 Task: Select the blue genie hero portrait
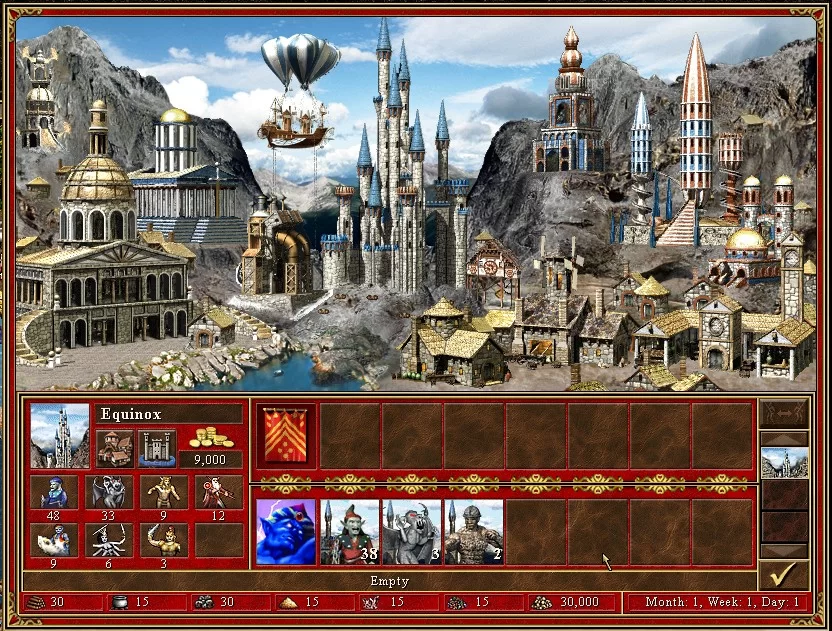(285, 532)
